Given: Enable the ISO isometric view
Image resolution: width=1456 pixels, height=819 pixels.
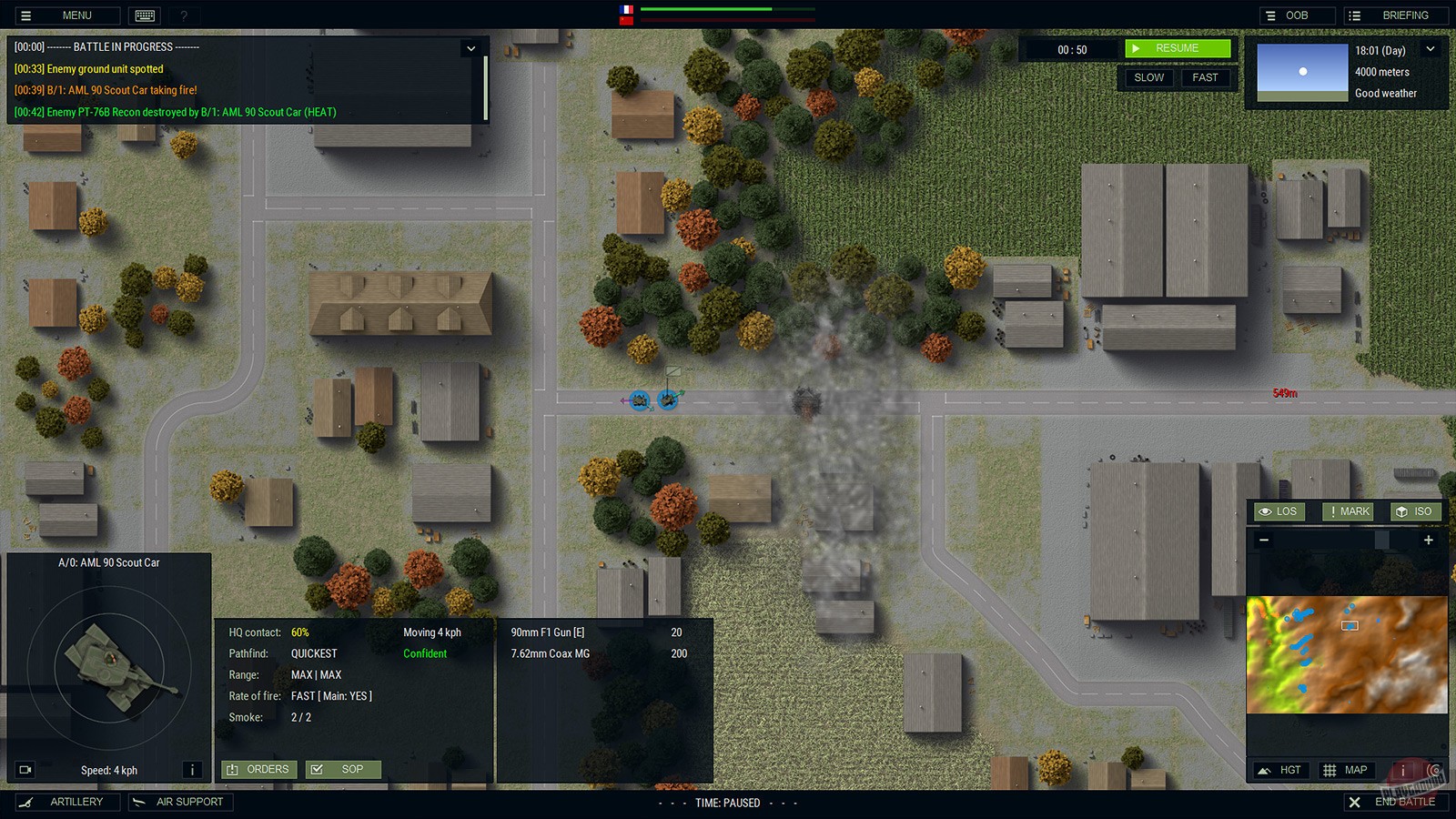Looking at the screenshot, I should pos(1416,511).
